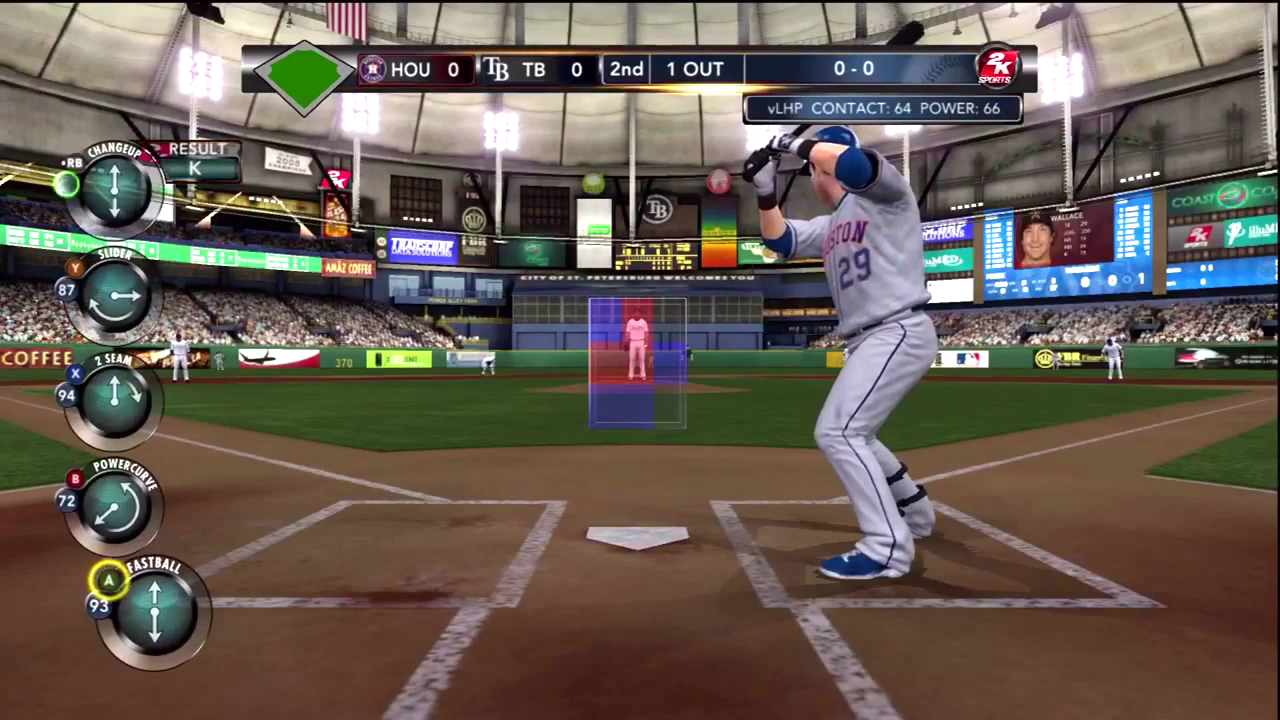This screenshot has width=1280, height=720.
Task: Select the Changeup pitch dial
Action: click(114, 190)
